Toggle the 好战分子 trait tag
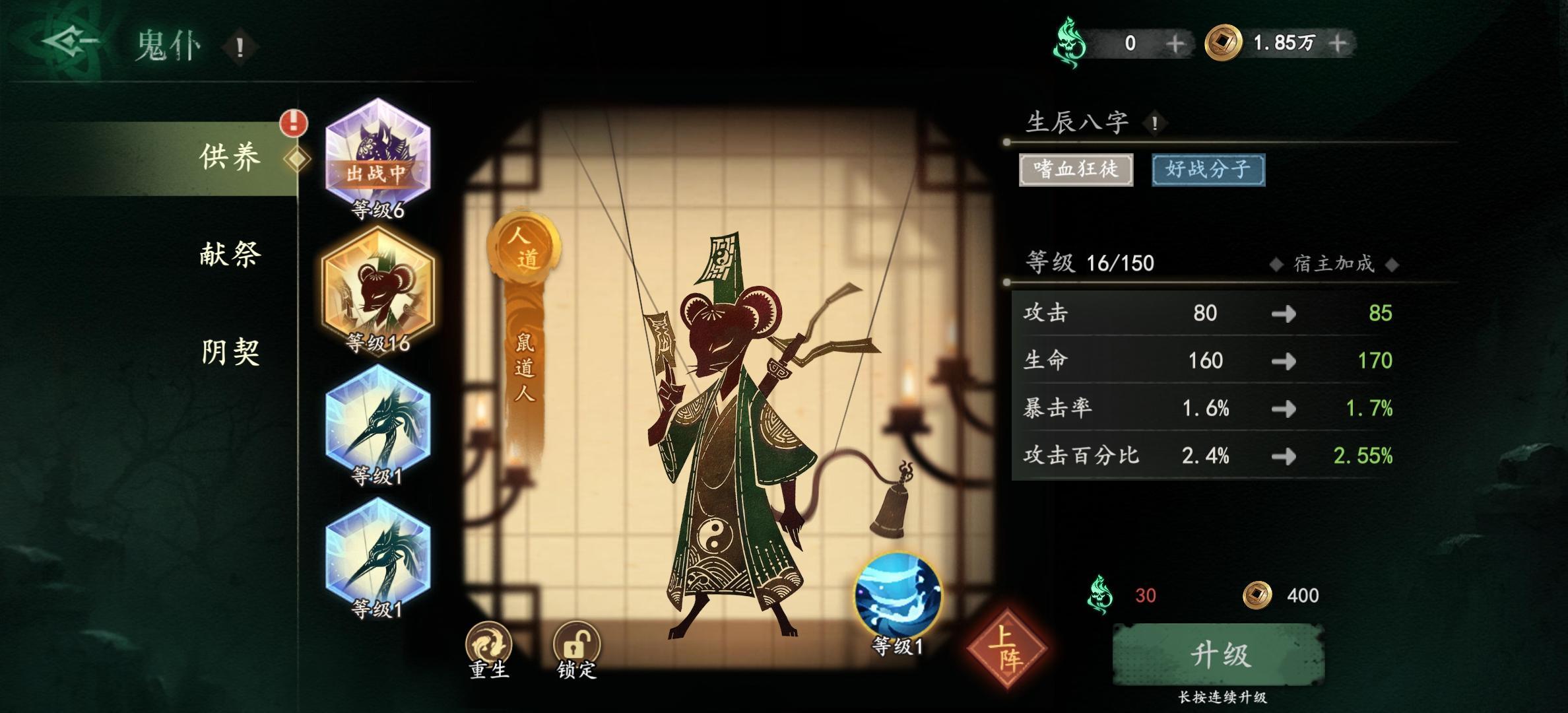Image resolution: width=1568 pixels, height=713 pixels. 1208,169
